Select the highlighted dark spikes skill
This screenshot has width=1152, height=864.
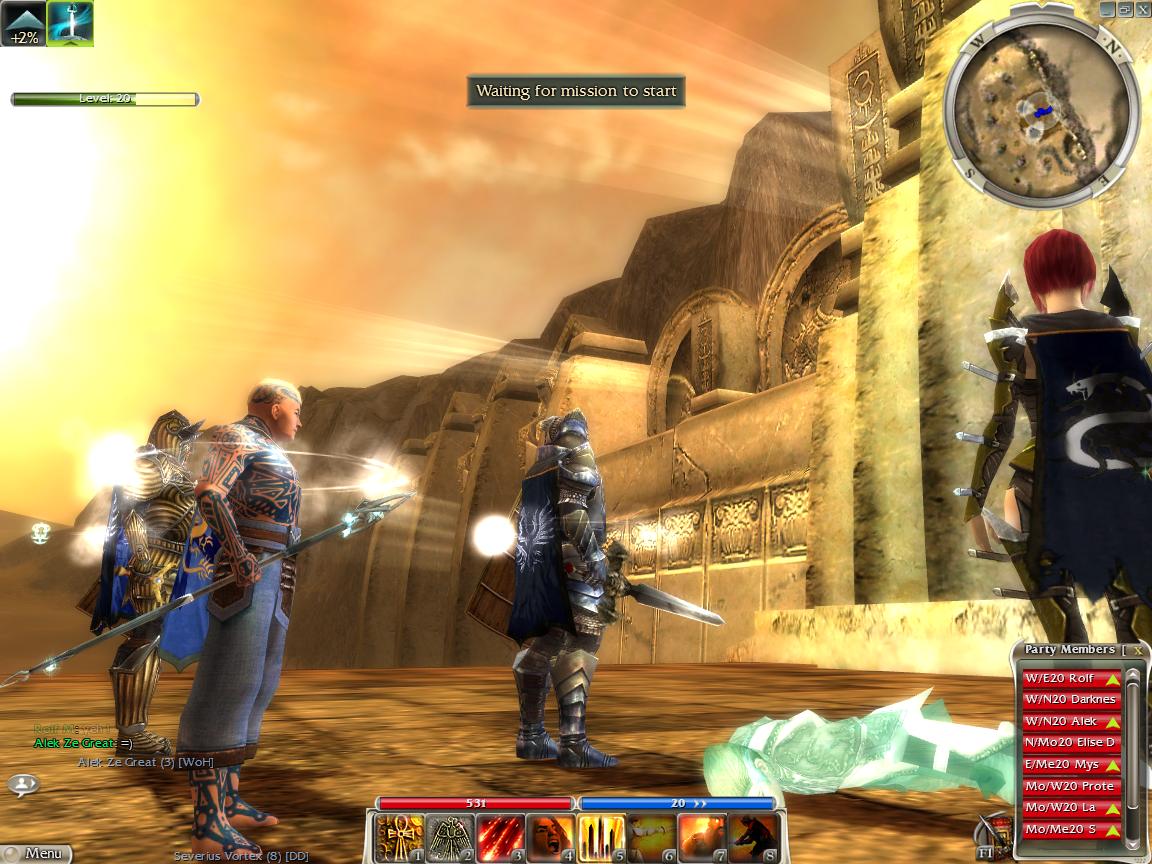click(601, 838)
